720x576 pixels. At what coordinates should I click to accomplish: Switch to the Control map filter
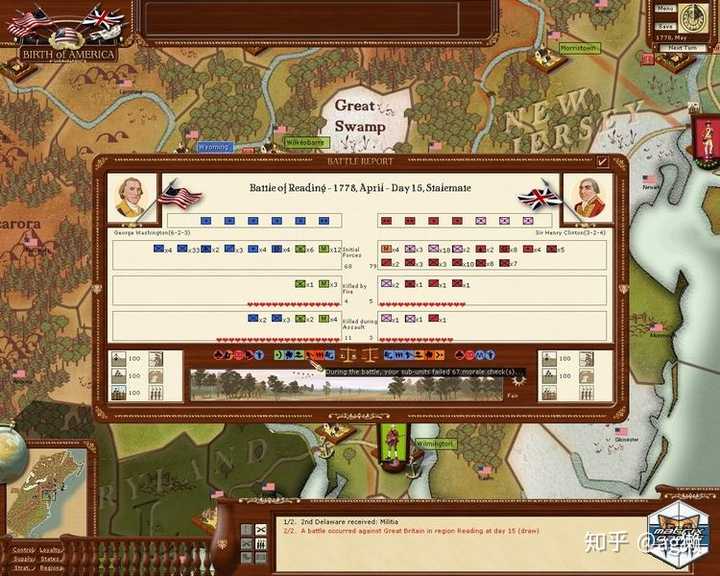tap(20, 549)
